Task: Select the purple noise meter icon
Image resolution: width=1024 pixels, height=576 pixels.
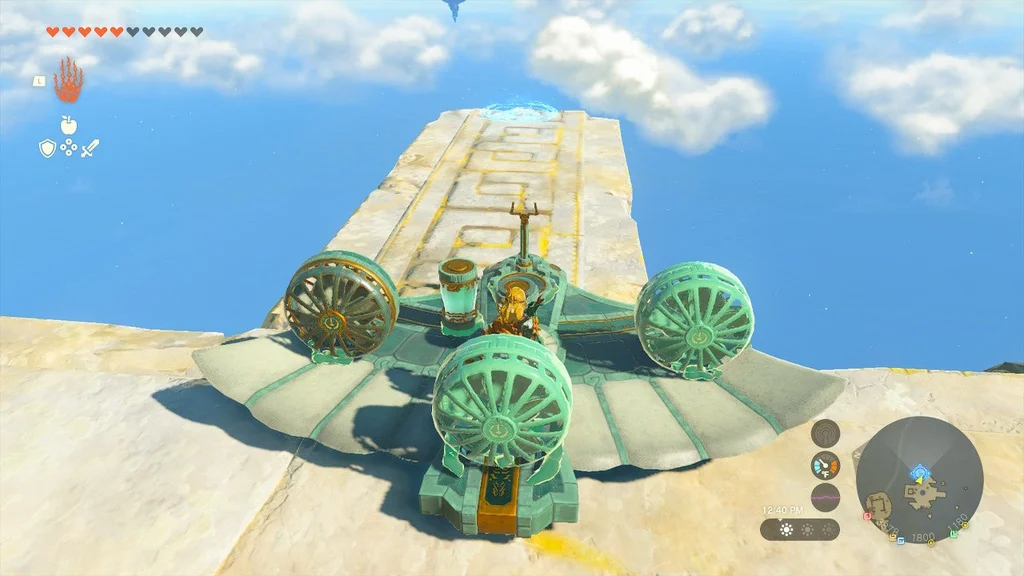Action: [x=825, y=497]
